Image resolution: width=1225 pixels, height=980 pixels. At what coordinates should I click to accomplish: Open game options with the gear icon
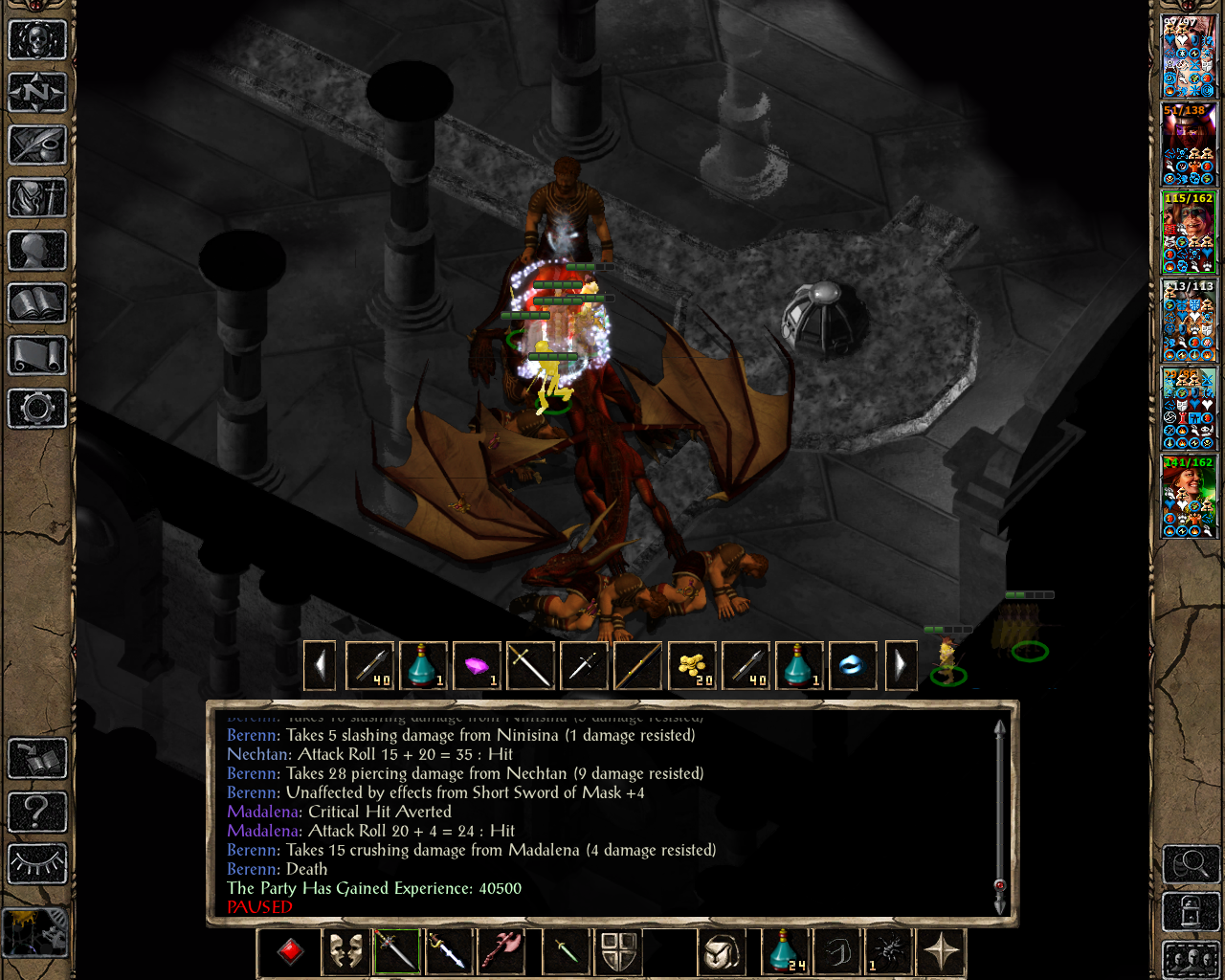[x=37, y=409]
